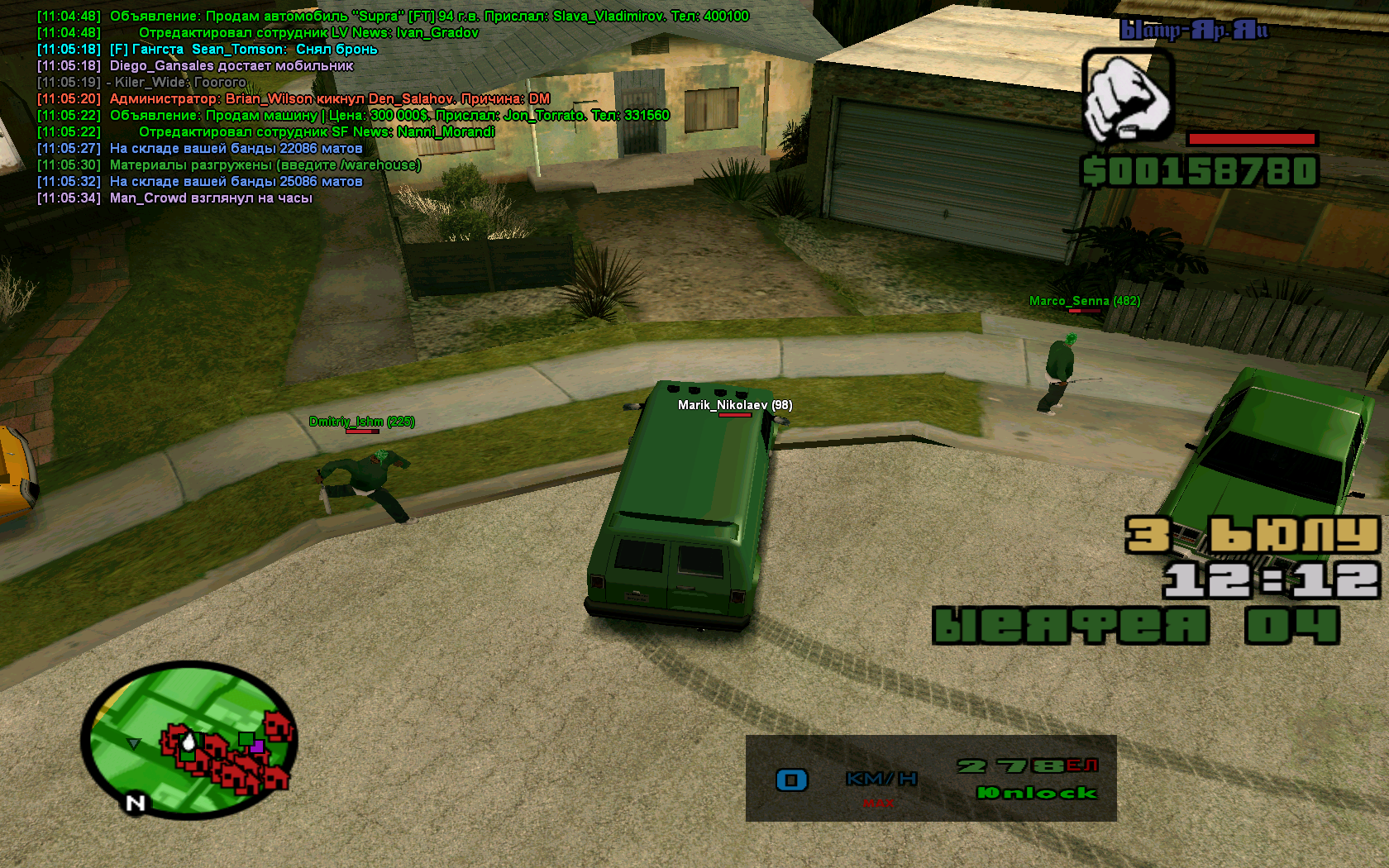Toggle the vehicle Unlock status label
The height and width of the screenshot is (868, 1389).
(1037, 793)
